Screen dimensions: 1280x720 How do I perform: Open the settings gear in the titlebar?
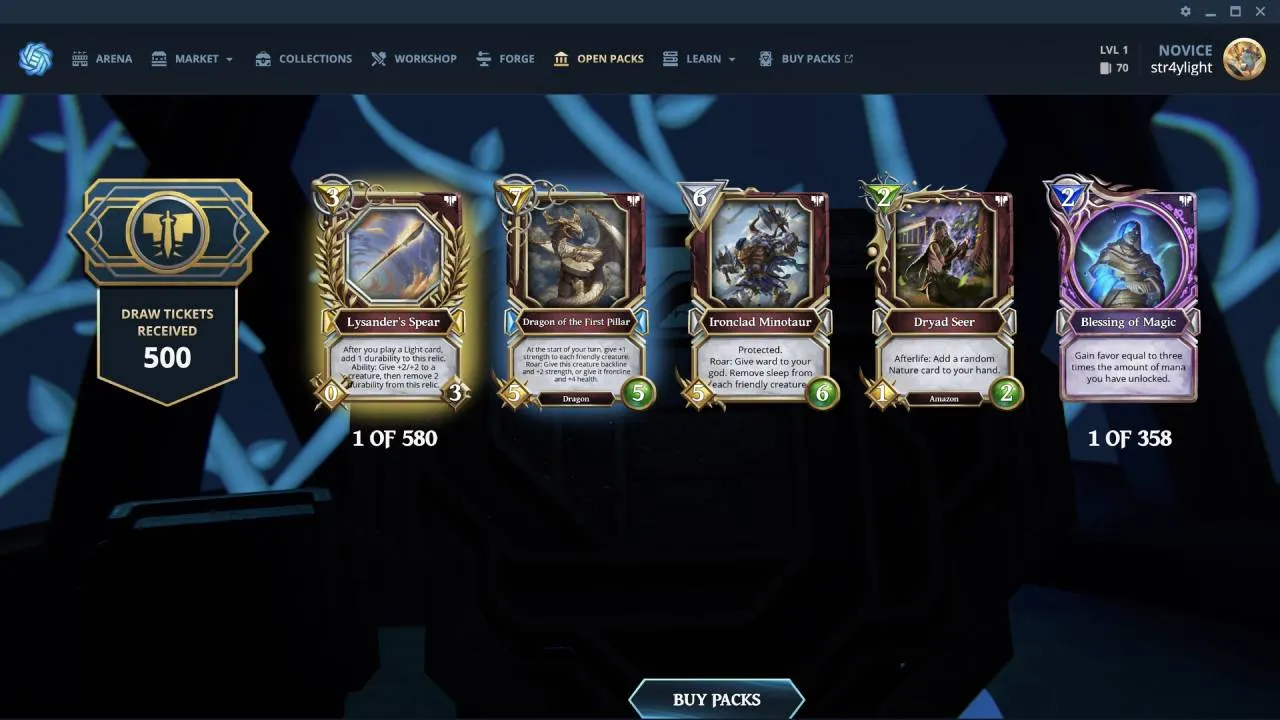[x=1185, y=12]
